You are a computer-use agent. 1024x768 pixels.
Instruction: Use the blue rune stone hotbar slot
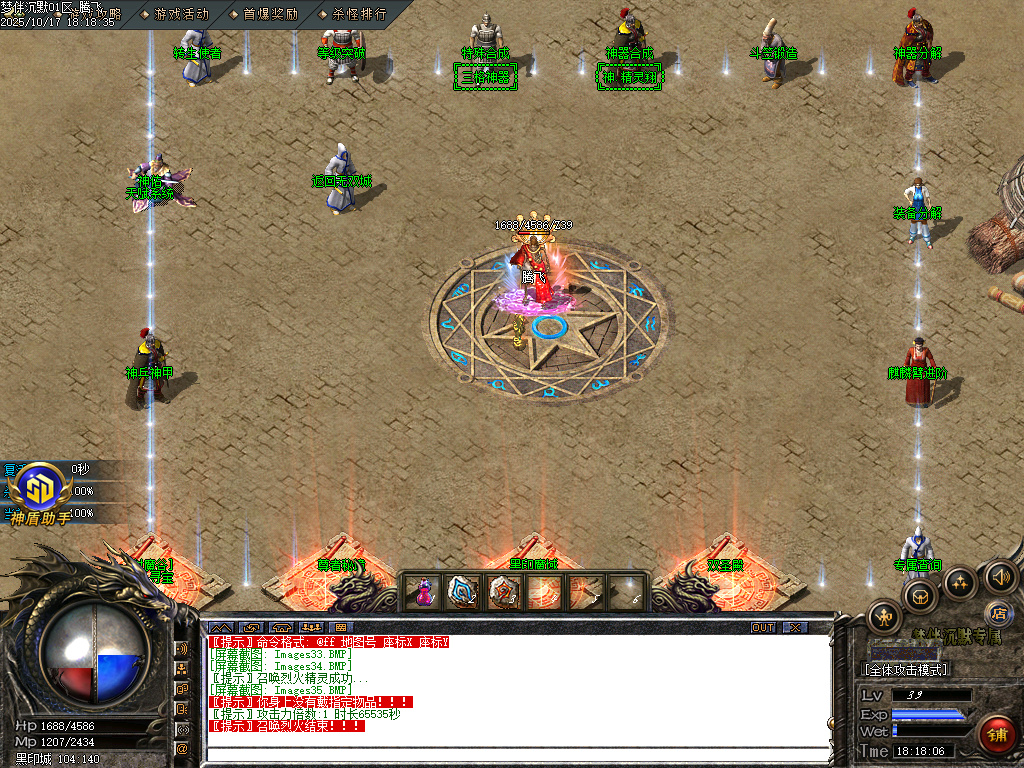click(x=463, y=592)
